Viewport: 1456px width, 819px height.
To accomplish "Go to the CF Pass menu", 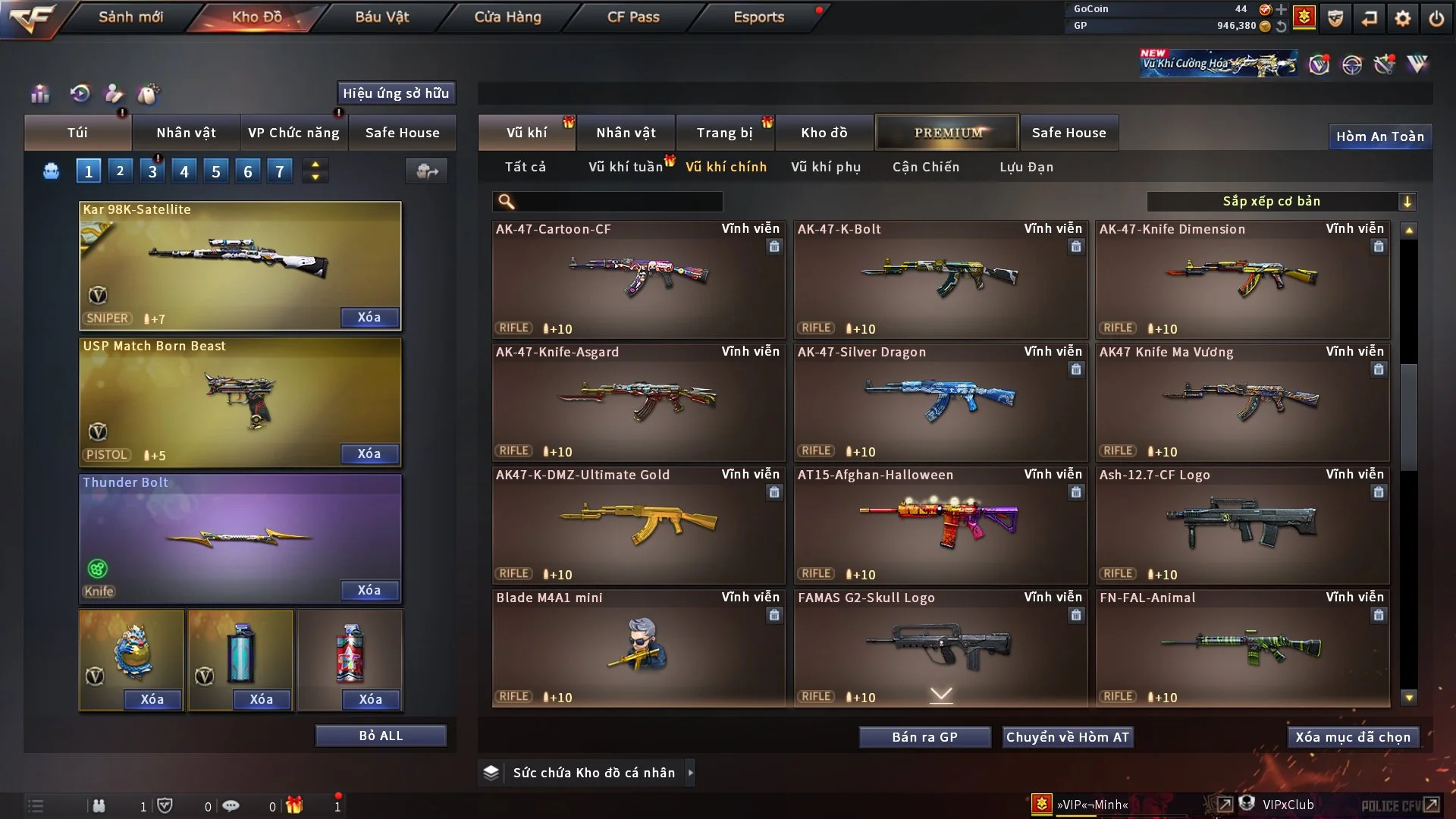I will point(633,17).
